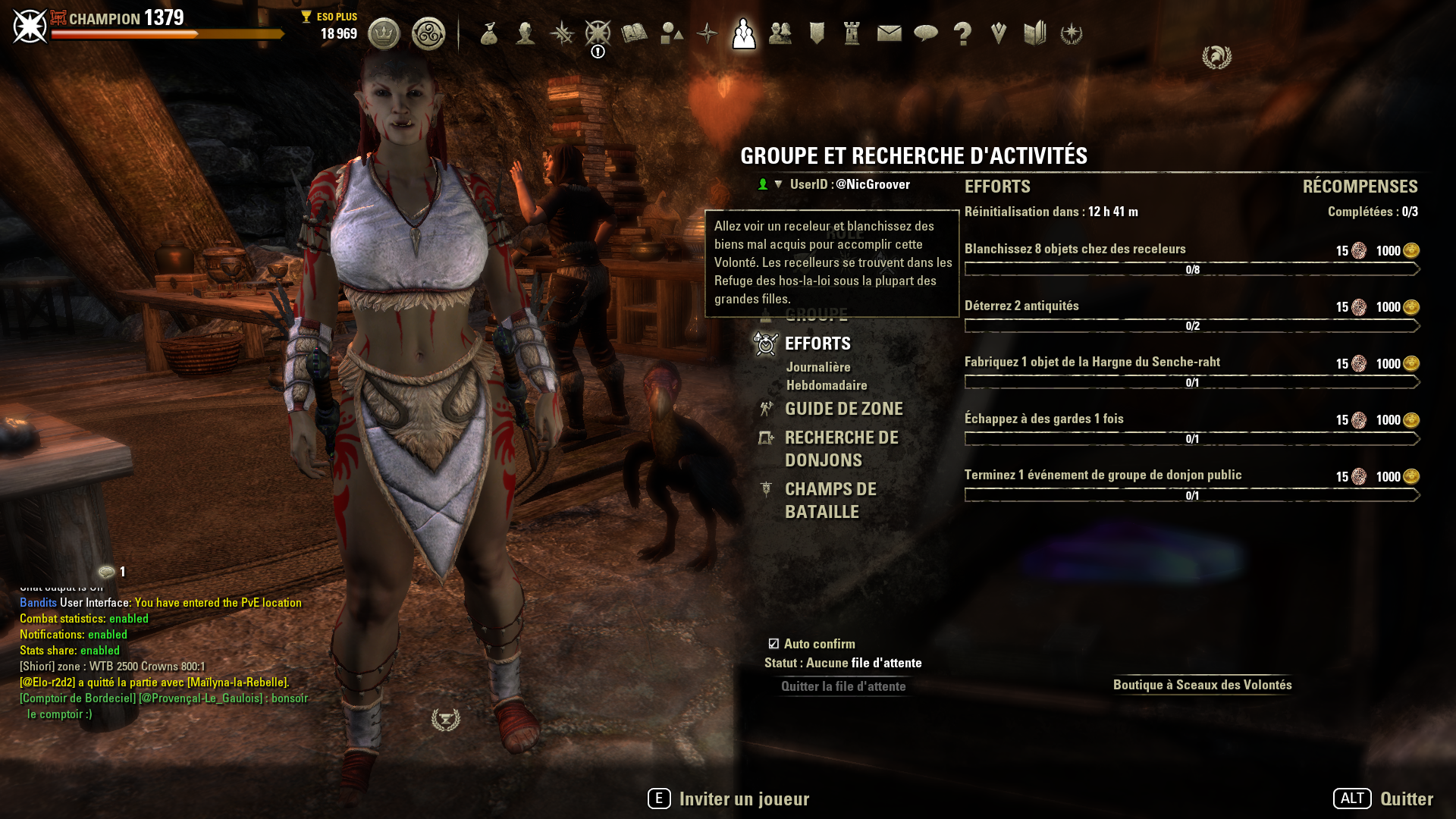Select the Efforts category
Viewport: 1456px width, 819px height.
817,344
